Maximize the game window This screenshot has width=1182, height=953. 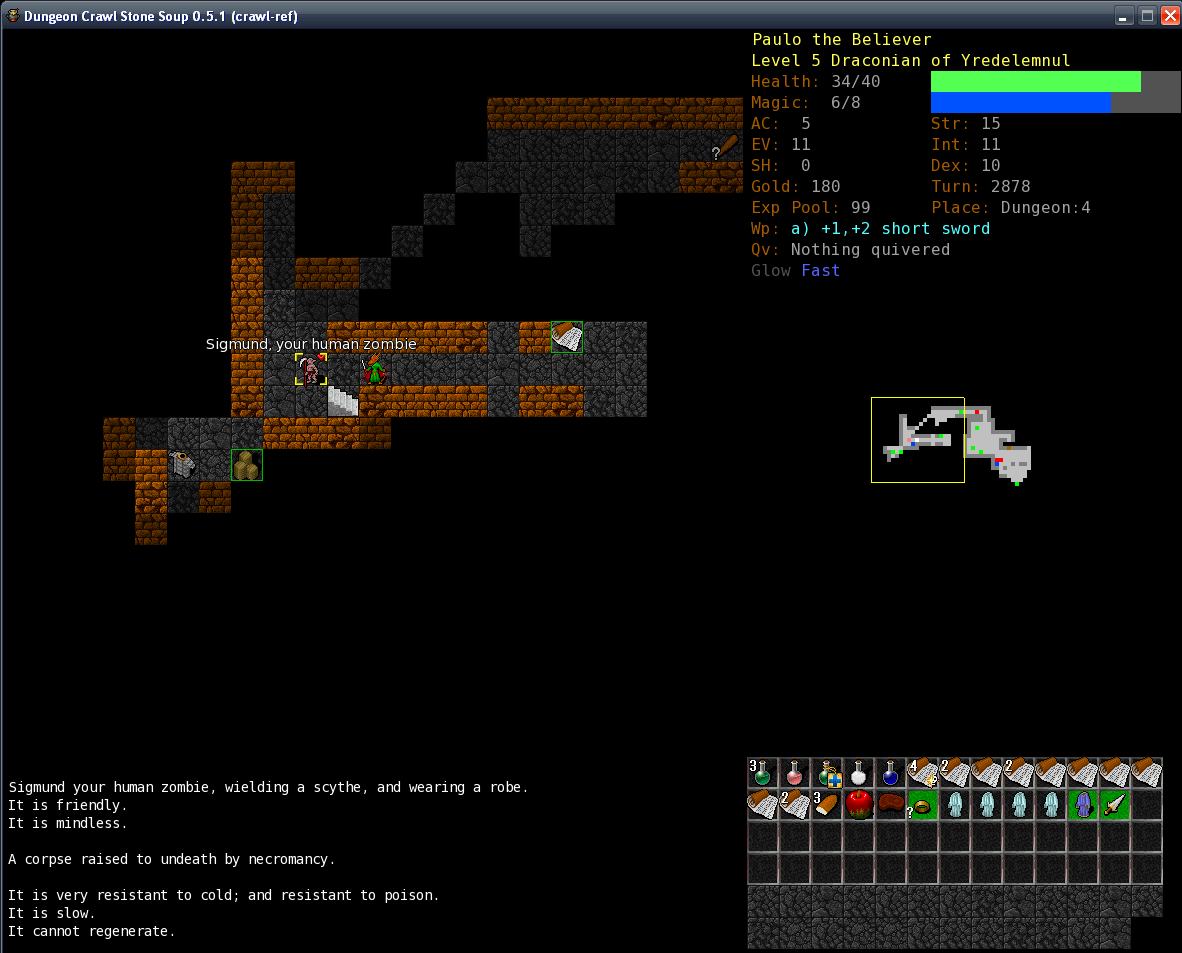pos(1148,15)
